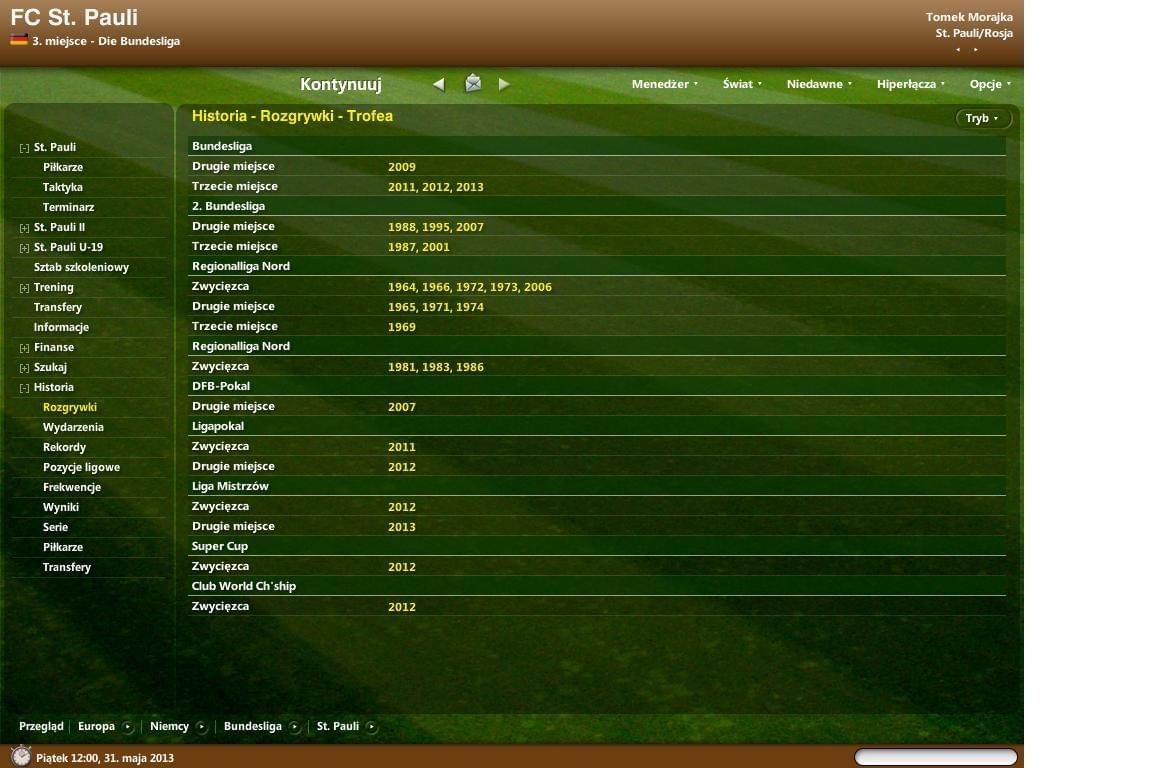Show Rekordy in the history list

[x=64, y=447]
